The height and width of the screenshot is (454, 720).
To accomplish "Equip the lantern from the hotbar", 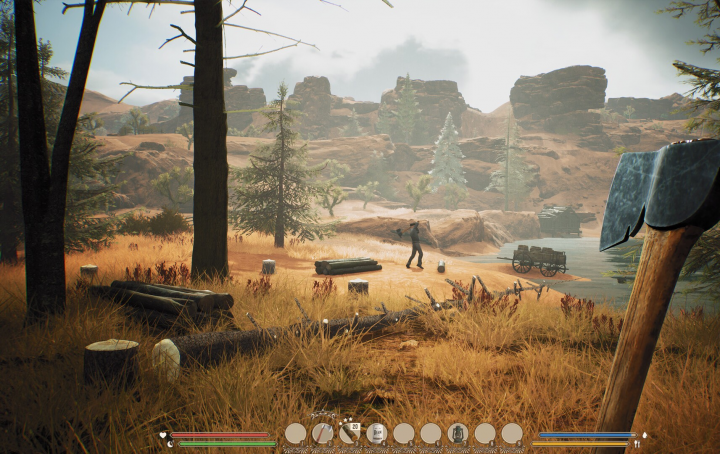I will tap(457, 433).
